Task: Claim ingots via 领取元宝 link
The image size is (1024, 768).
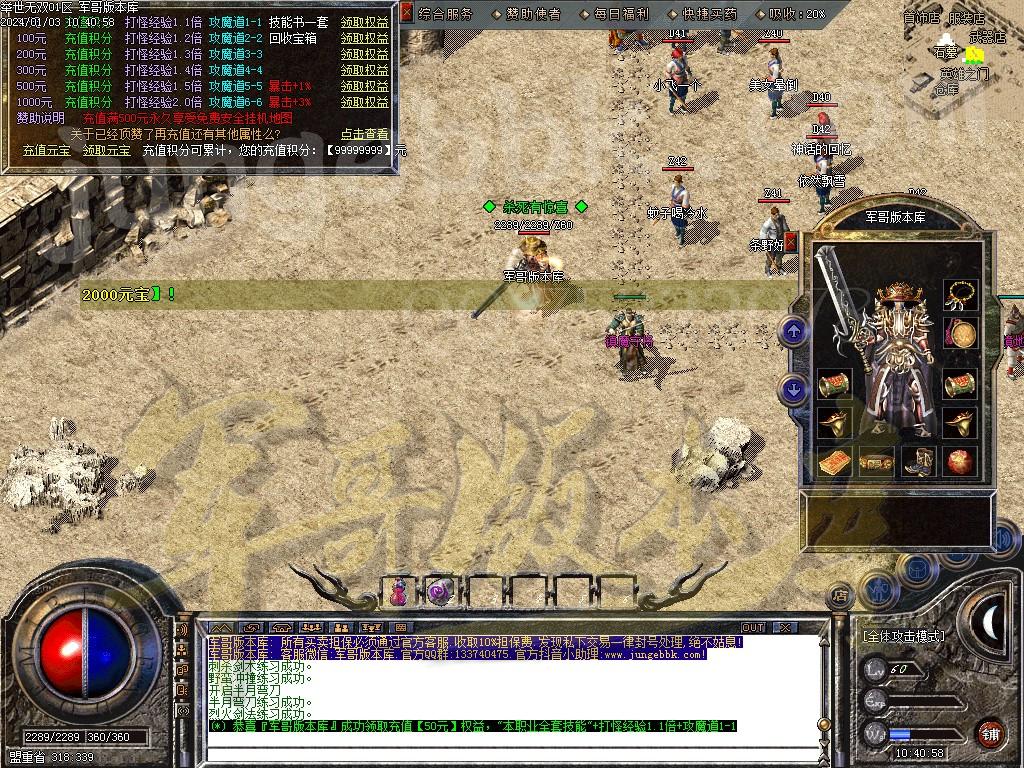Action: pos(106,150)
